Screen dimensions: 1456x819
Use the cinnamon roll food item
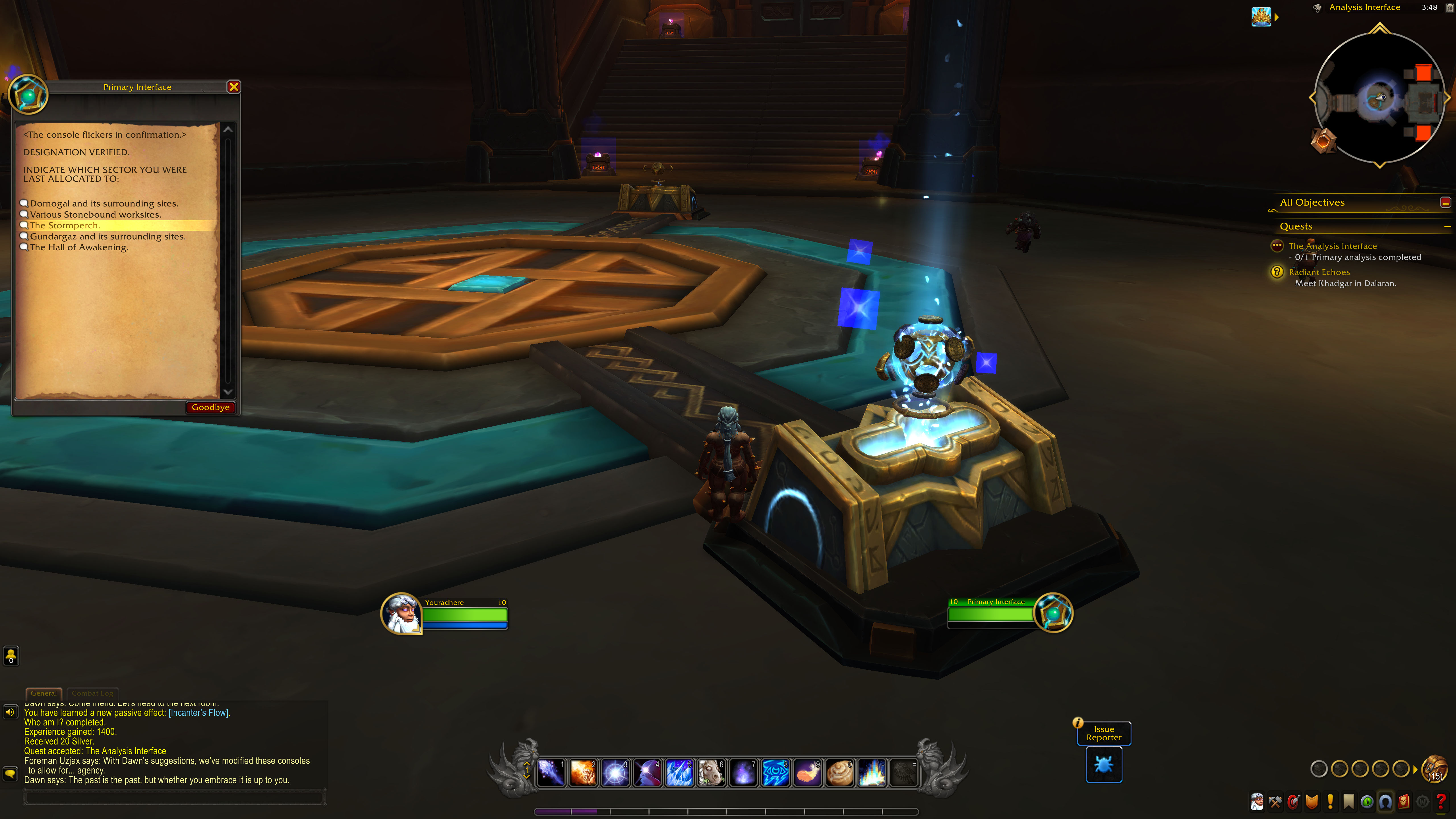[x=840, y=773]
